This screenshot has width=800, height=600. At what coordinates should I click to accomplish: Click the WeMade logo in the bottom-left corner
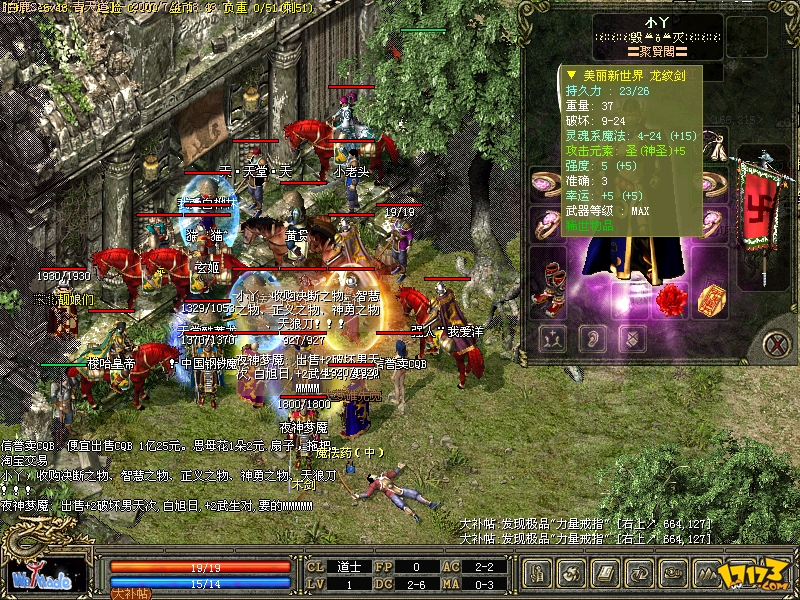40,579
